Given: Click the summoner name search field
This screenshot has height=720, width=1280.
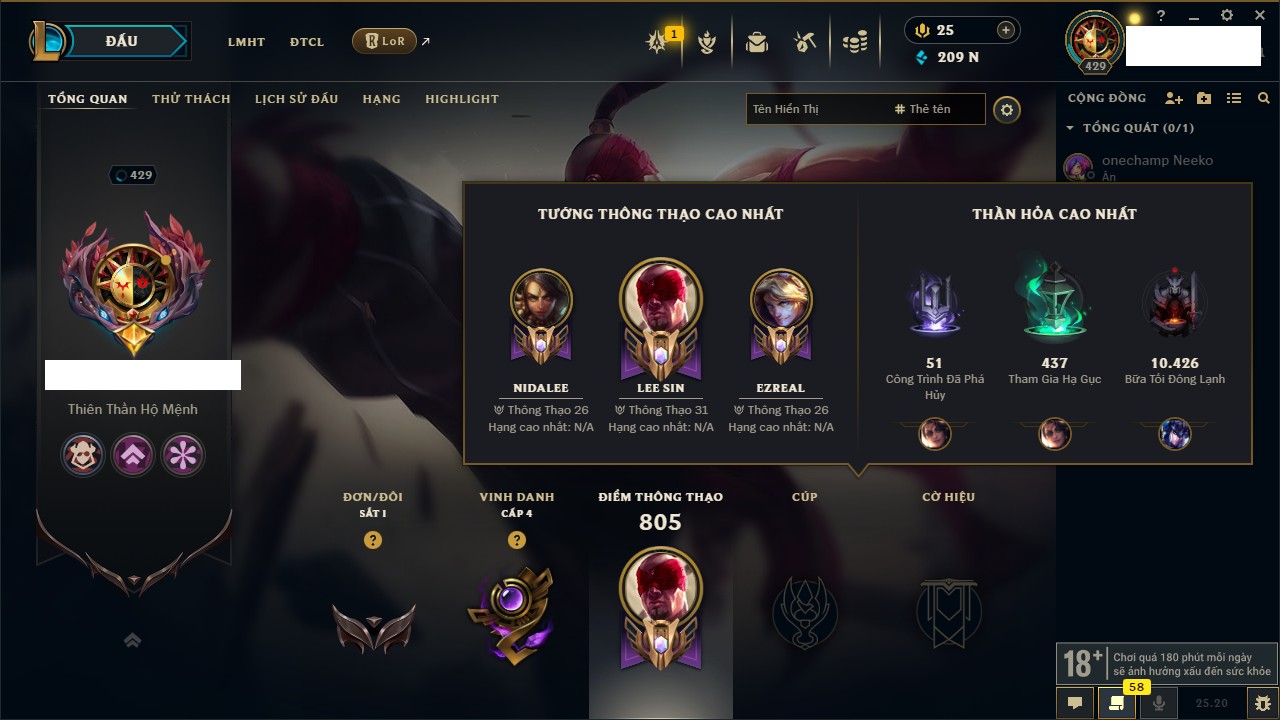Looking at the screenshot, I should pyautogui.click(x=815, y=109).
